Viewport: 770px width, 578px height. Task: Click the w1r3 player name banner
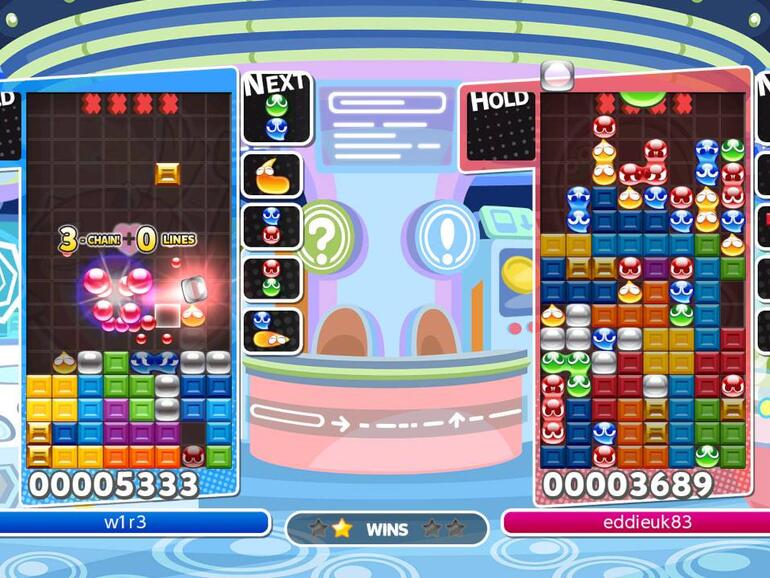coord(135,523)
